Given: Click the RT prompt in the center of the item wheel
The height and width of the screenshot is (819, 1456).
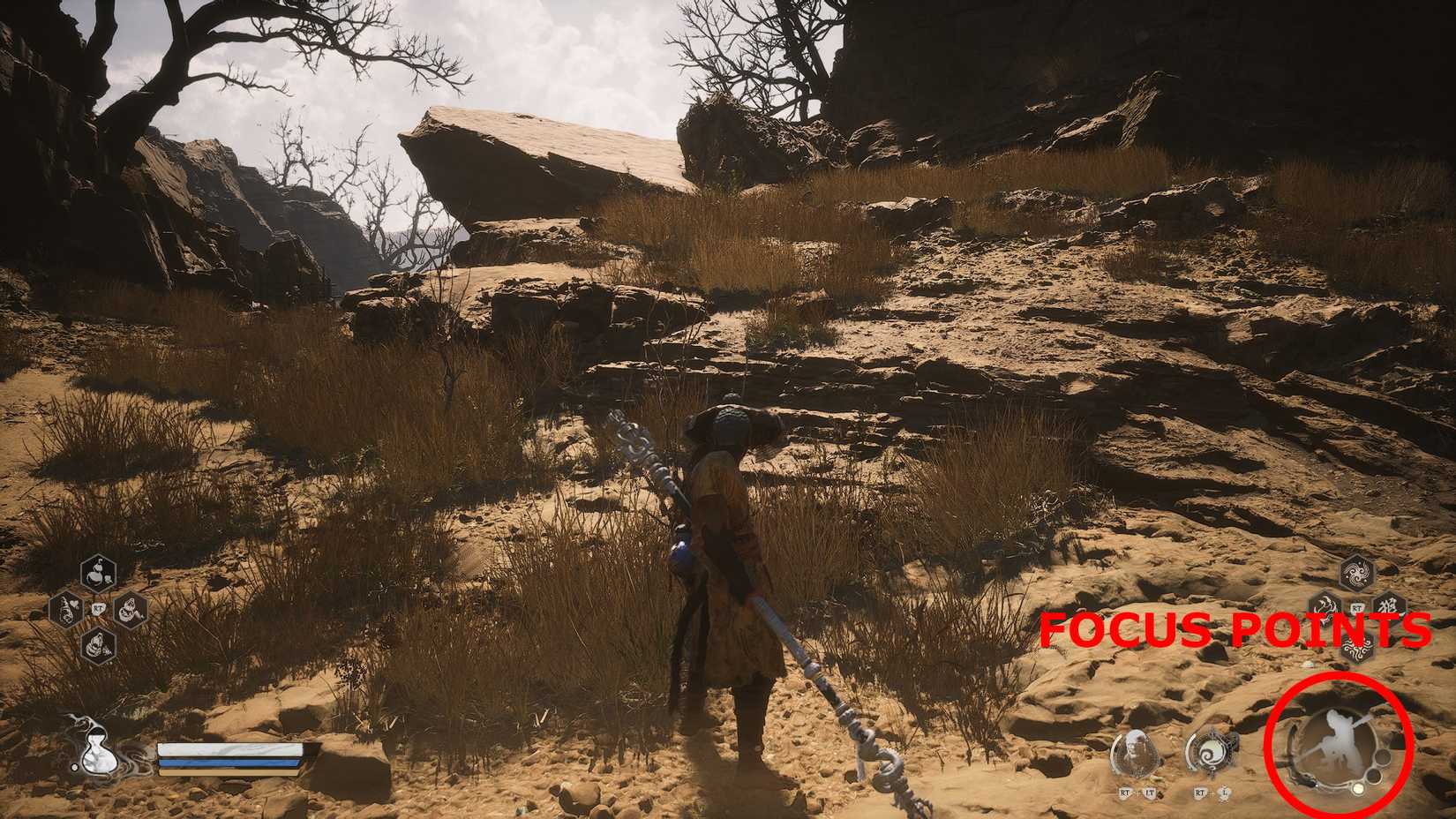Looking at the screenshot, I should 99,608.
